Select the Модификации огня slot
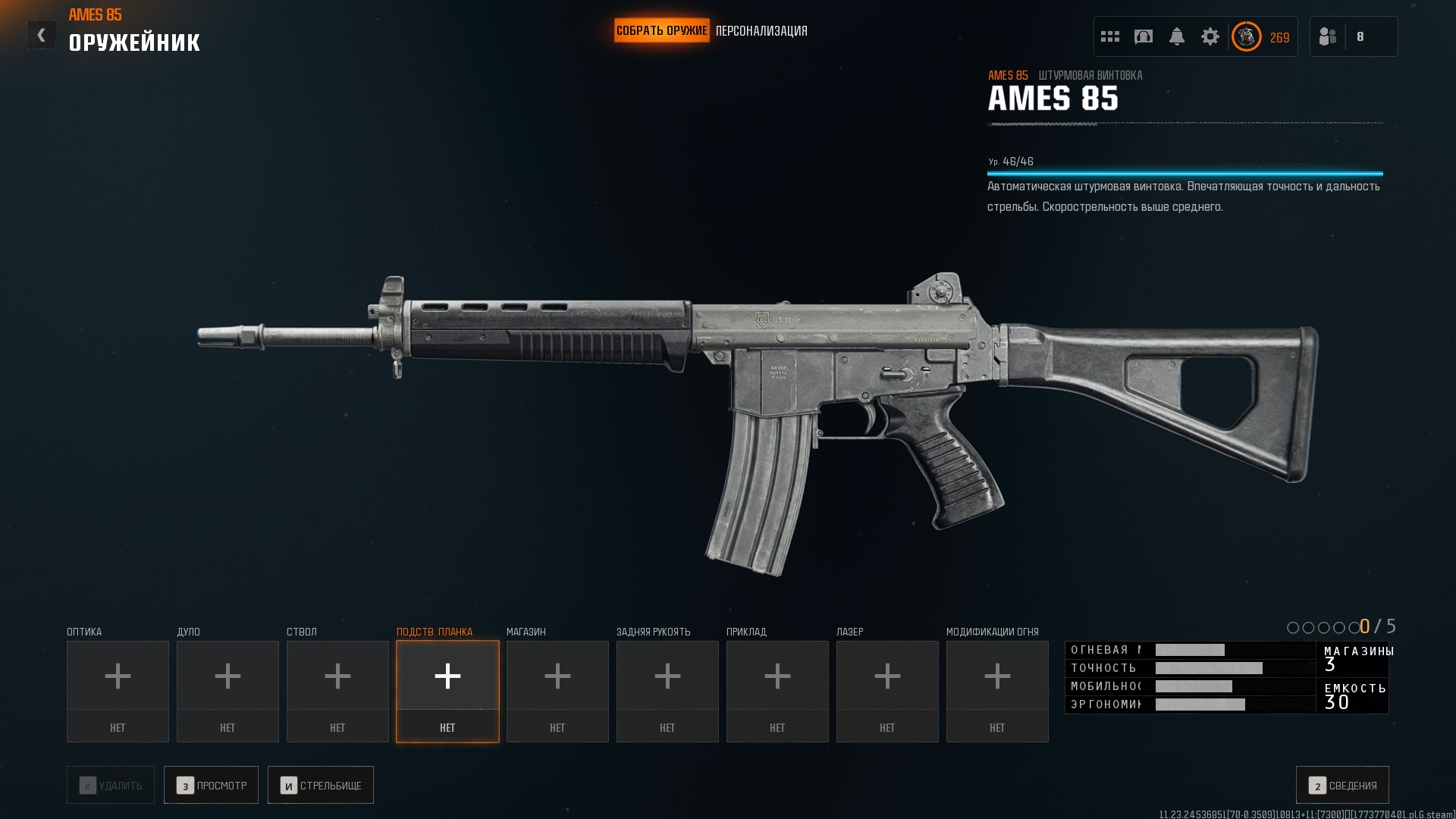This screenshot has height=819, width=1456. tap(997, 691)
